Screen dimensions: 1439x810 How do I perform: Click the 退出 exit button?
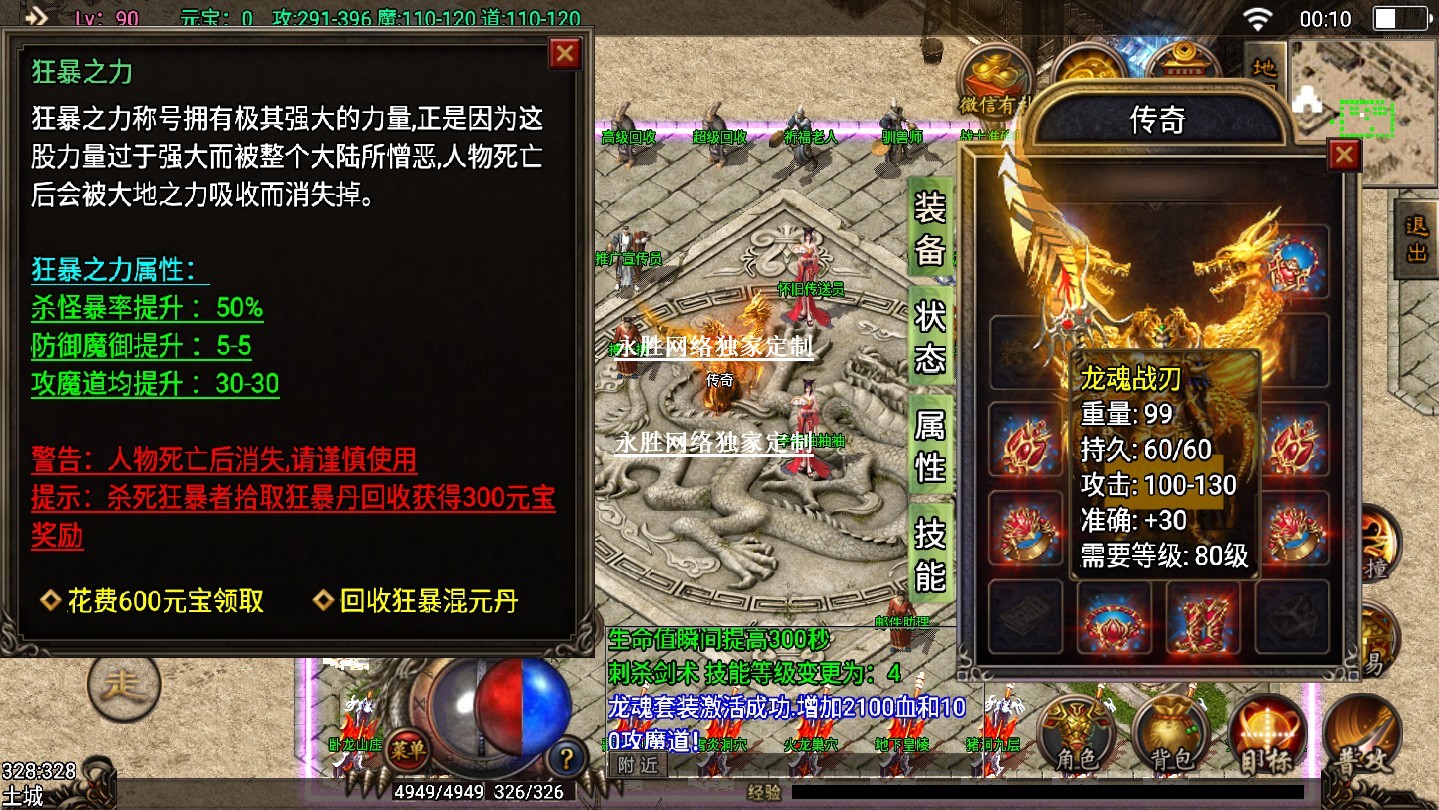(1416, 240)
